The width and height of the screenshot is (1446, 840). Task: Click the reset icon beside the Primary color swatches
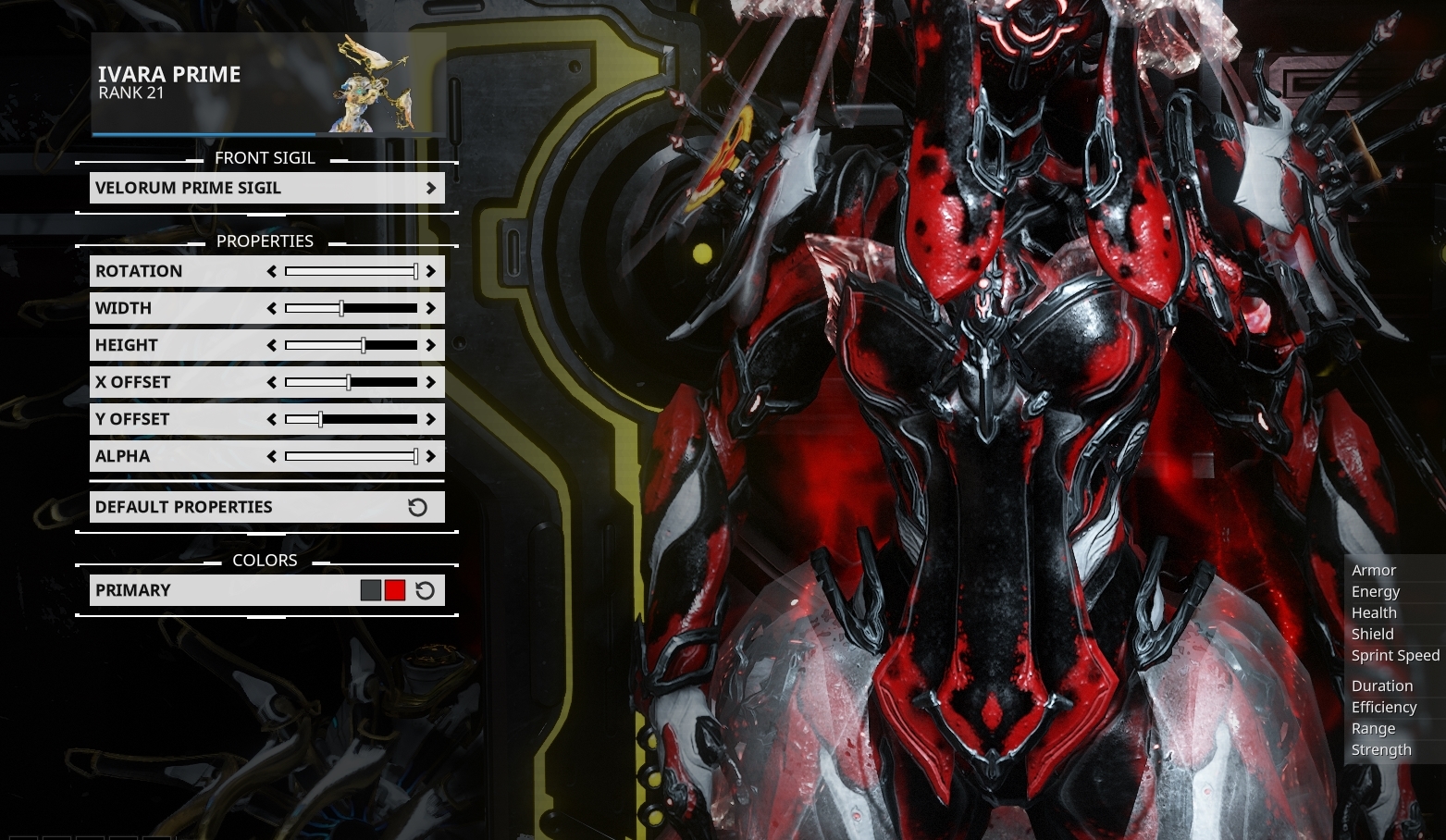(425, 589)
